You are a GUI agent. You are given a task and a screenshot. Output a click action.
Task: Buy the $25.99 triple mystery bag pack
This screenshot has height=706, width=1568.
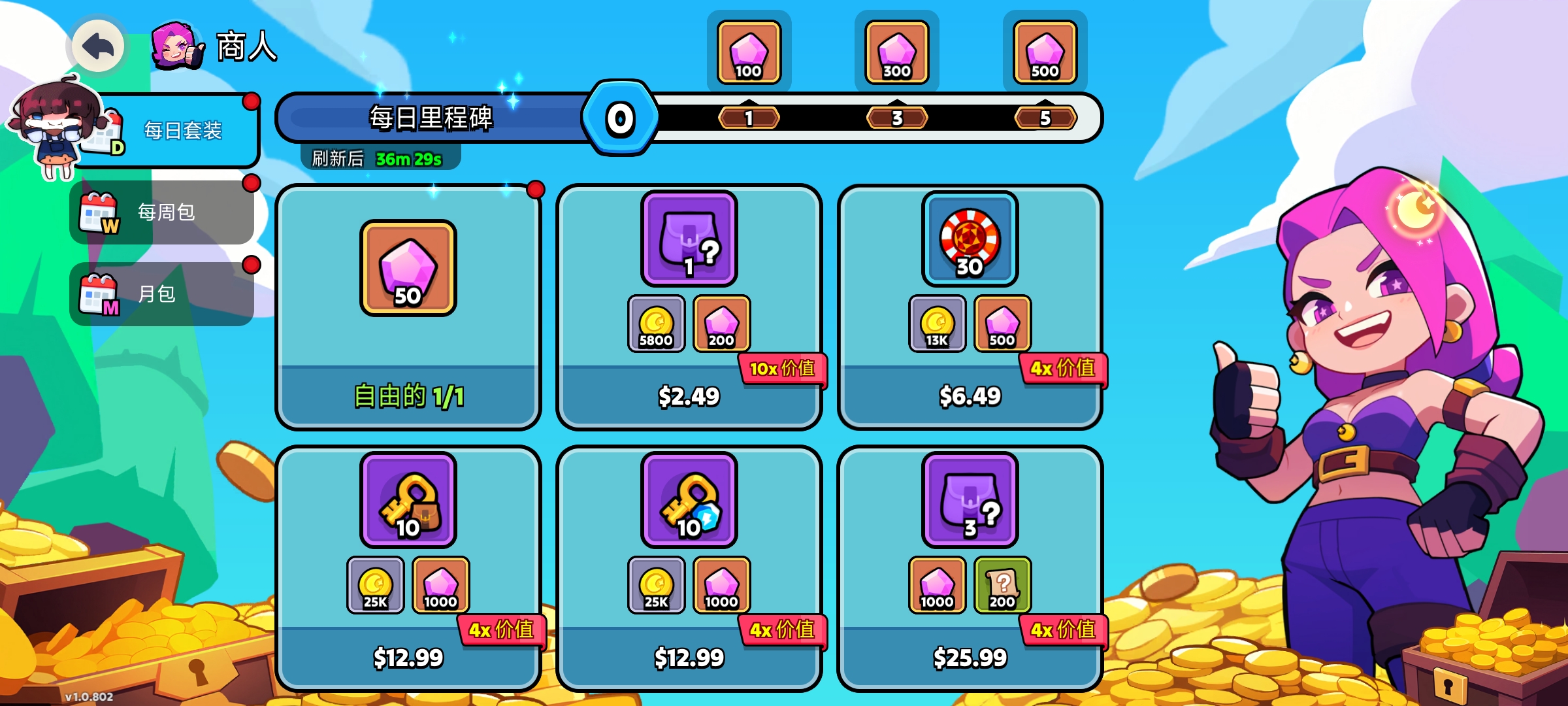coord(970,657)
